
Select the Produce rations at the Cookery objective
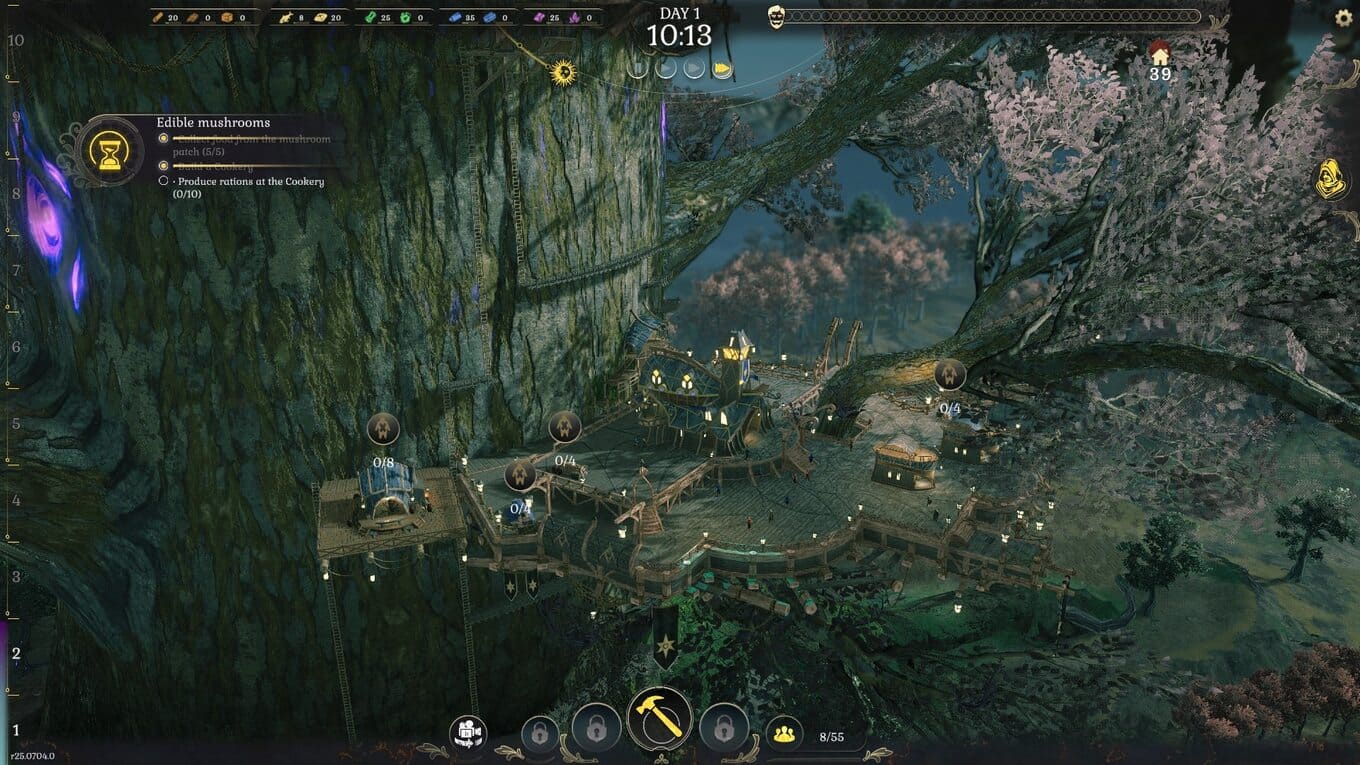coord(250,182)
